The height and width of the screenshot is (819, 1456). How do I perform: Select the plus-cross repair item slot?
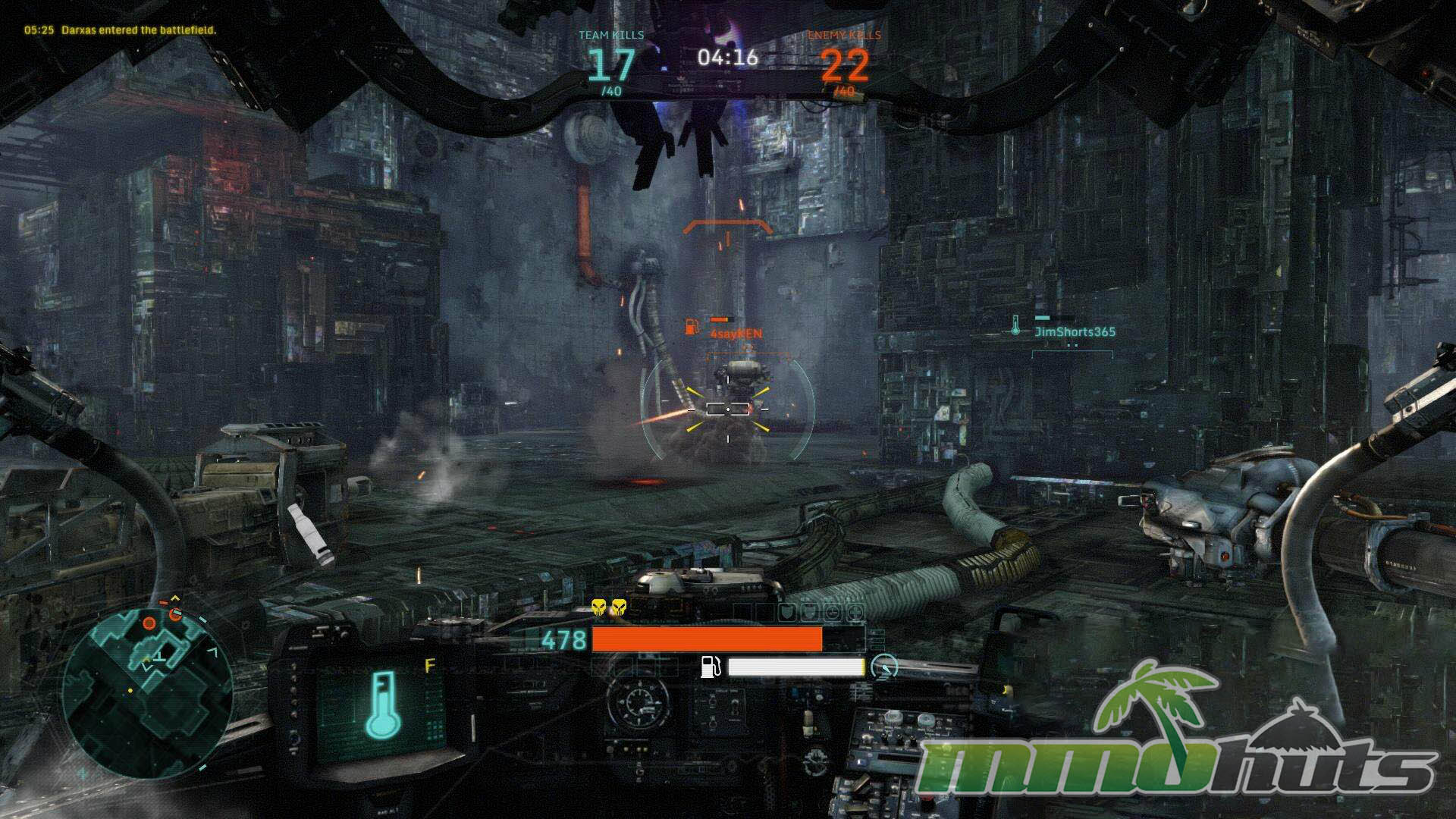click(x=855, y=612)
